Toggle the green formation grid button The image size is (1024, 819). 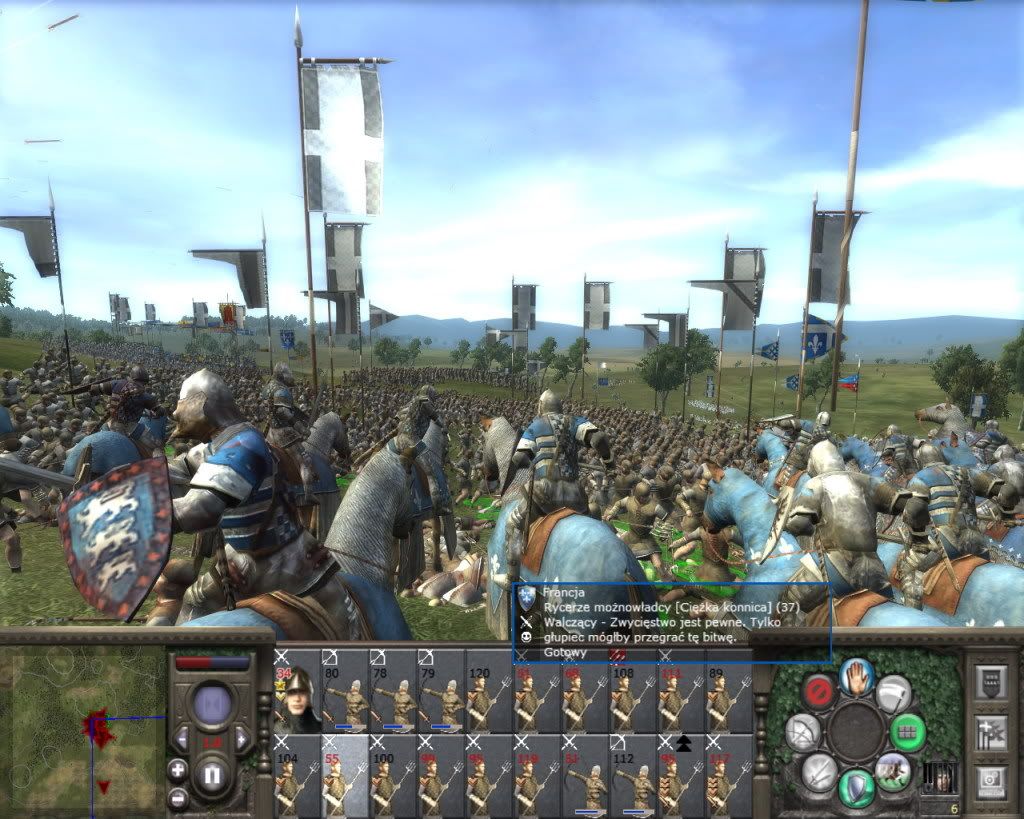(907, 731)
